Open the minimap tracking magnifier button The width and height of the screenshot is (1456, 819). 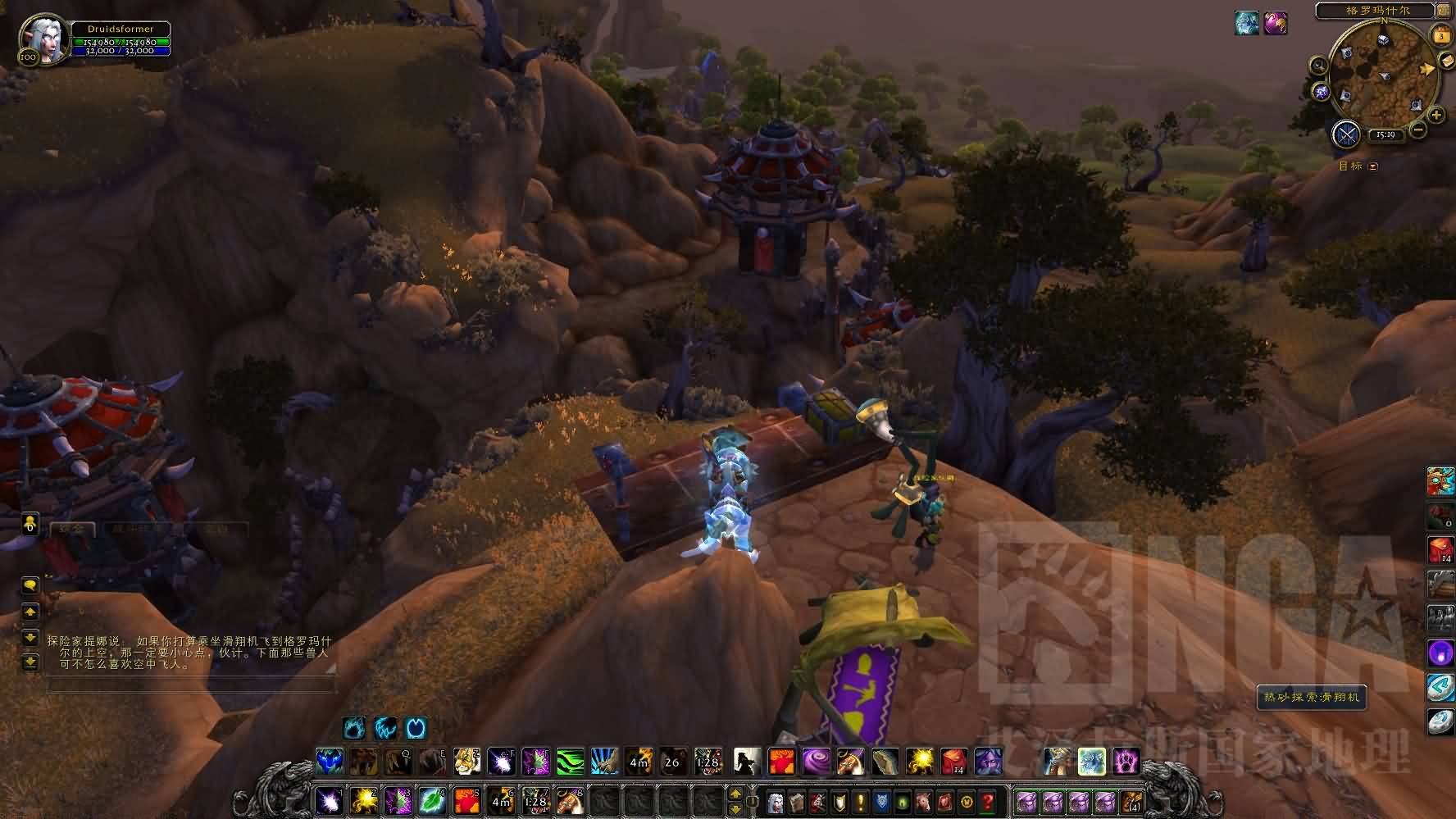(x=1318, y=66)
